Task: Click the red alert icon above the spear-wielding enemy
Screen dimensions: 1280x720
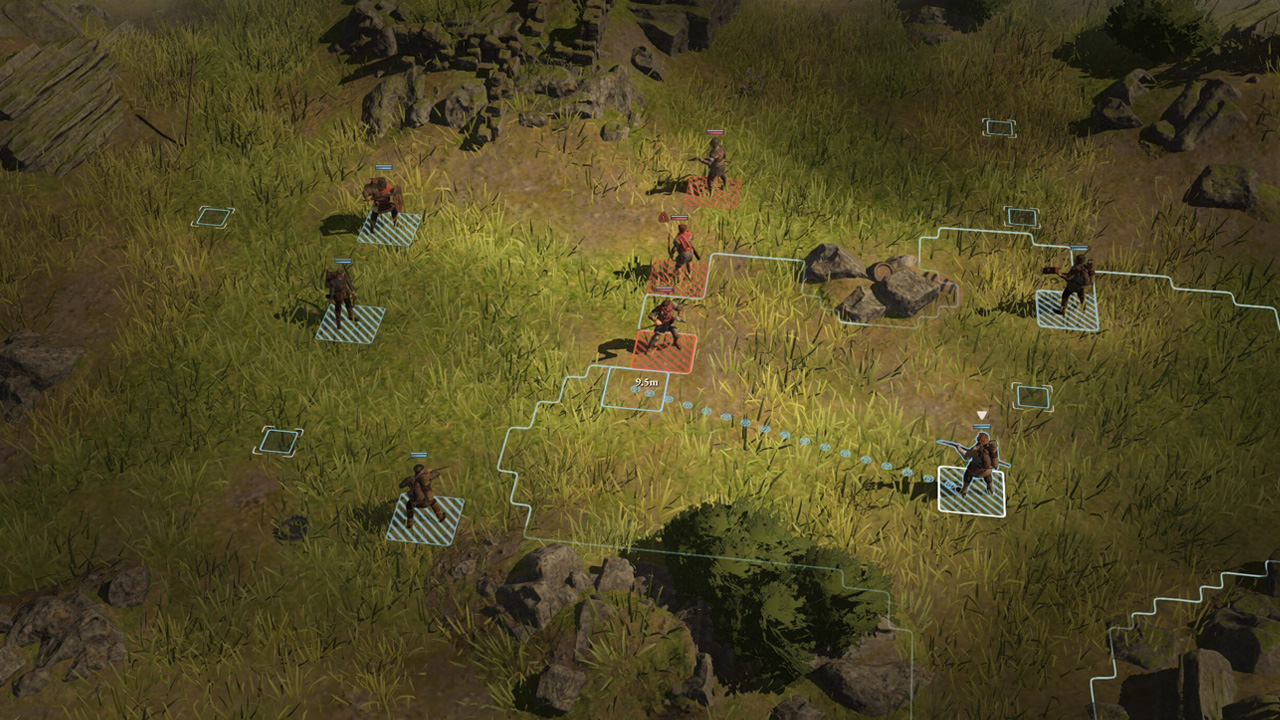Action: pos(663,218)
